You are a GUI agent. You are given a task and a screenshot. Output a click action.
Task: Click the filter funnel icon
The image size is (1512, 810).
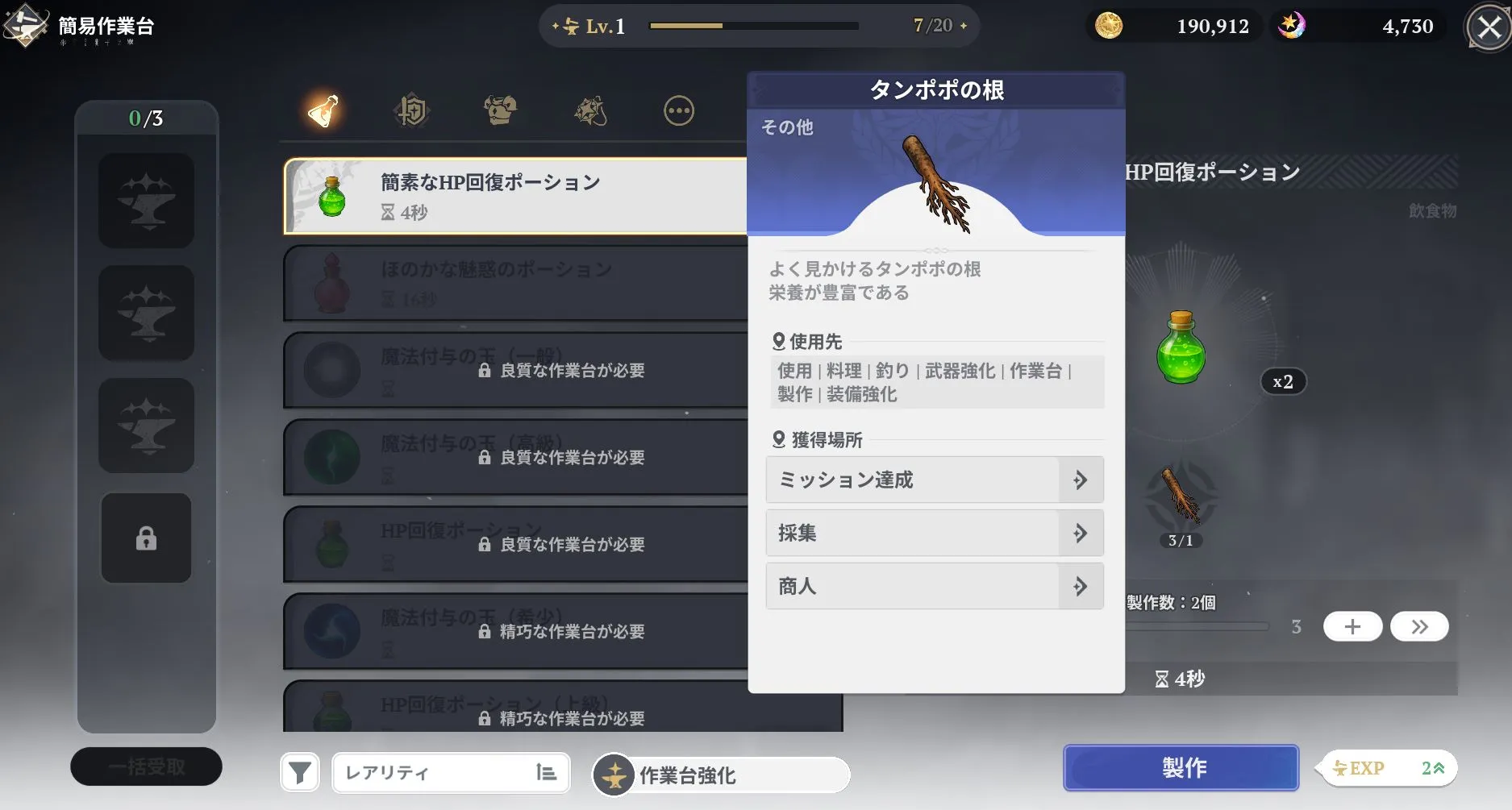299,771
